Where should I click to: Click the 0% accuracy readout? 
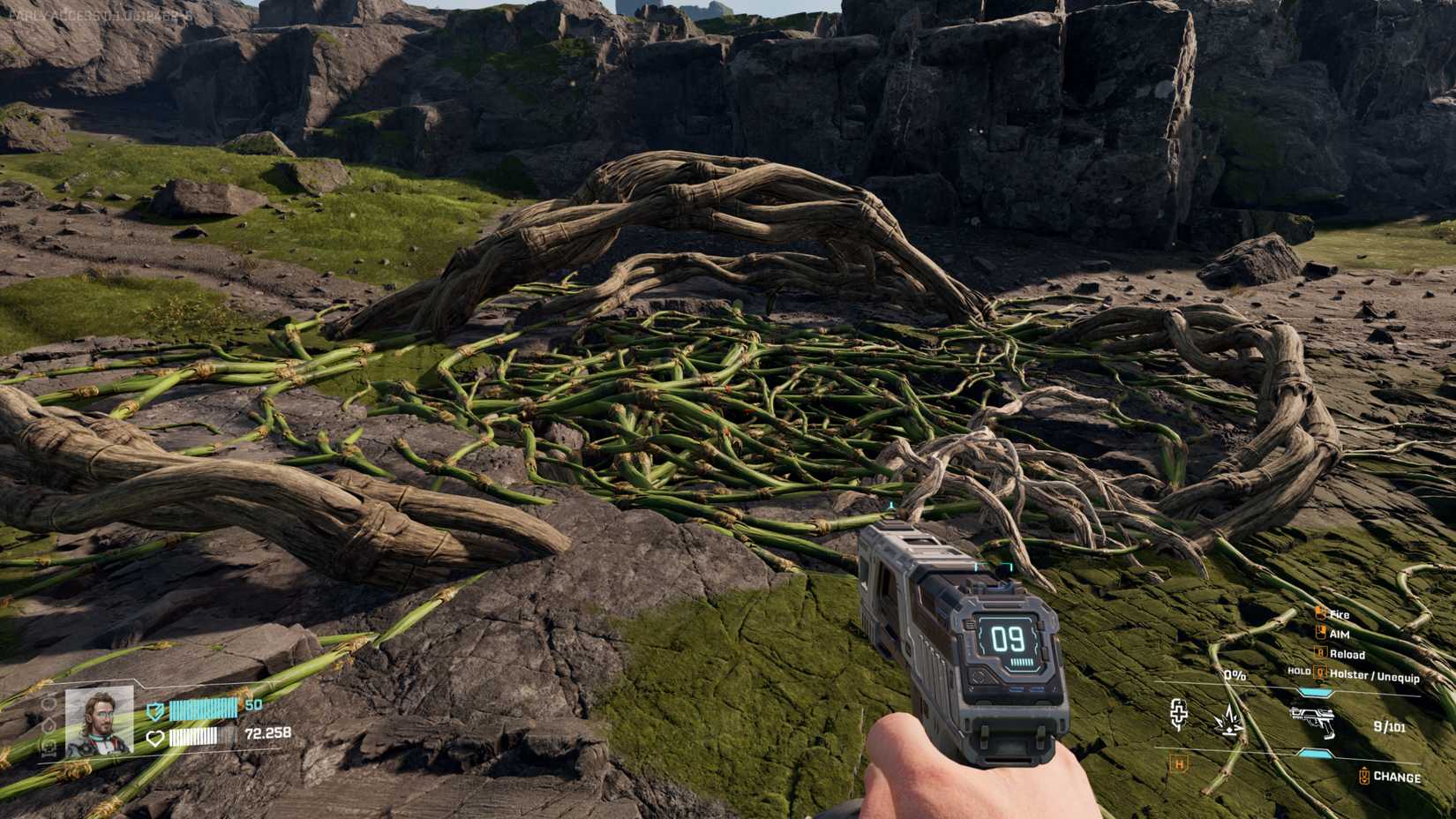pyautogui.click(x=1235, y=675)
